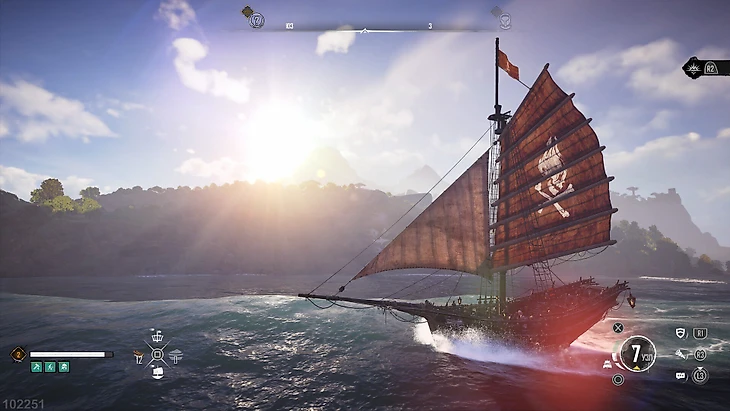Select the sail icon beside the speed gauge

click(x=608, y=364)
